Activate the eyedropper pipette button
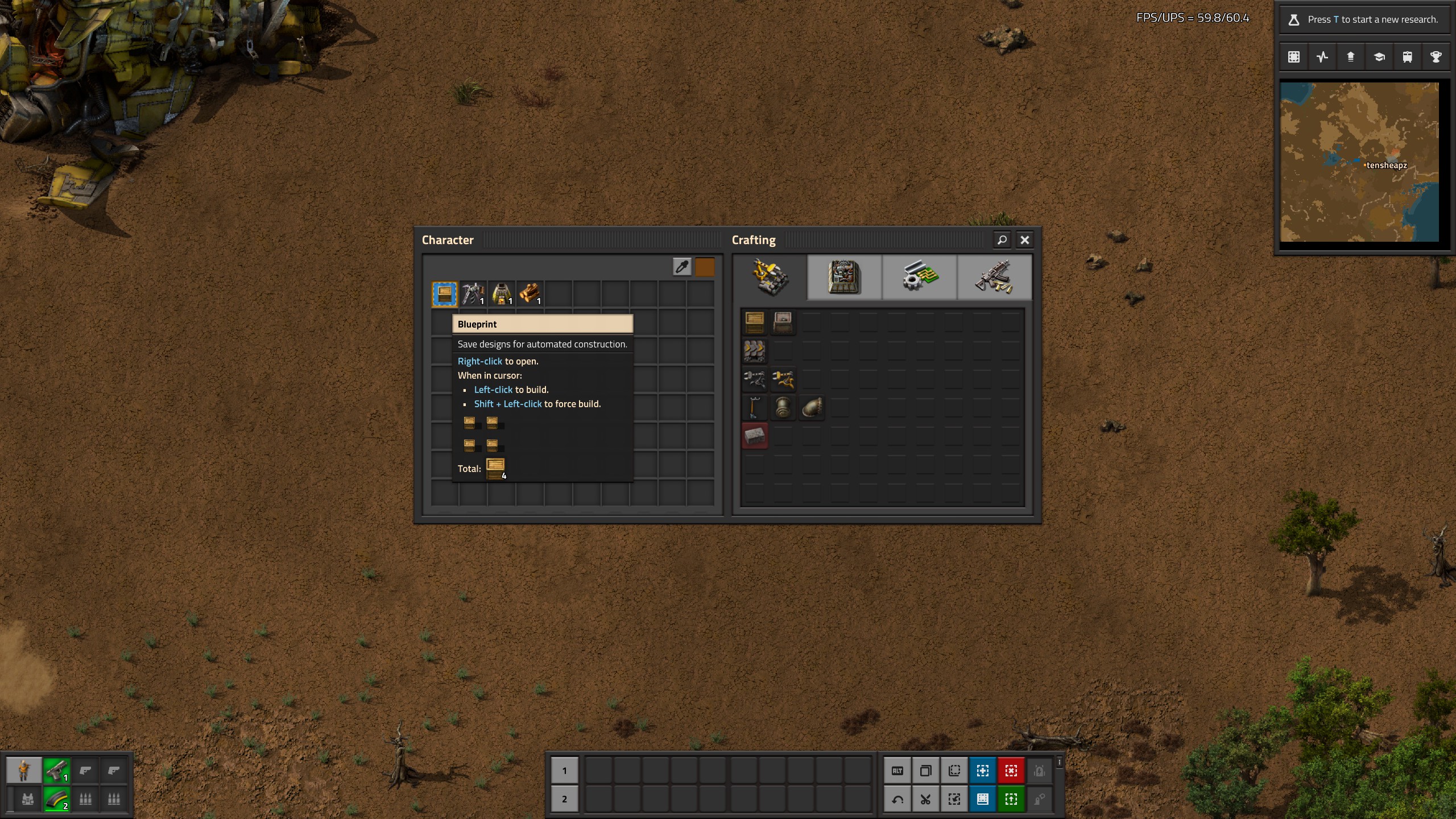 (682, 267)
